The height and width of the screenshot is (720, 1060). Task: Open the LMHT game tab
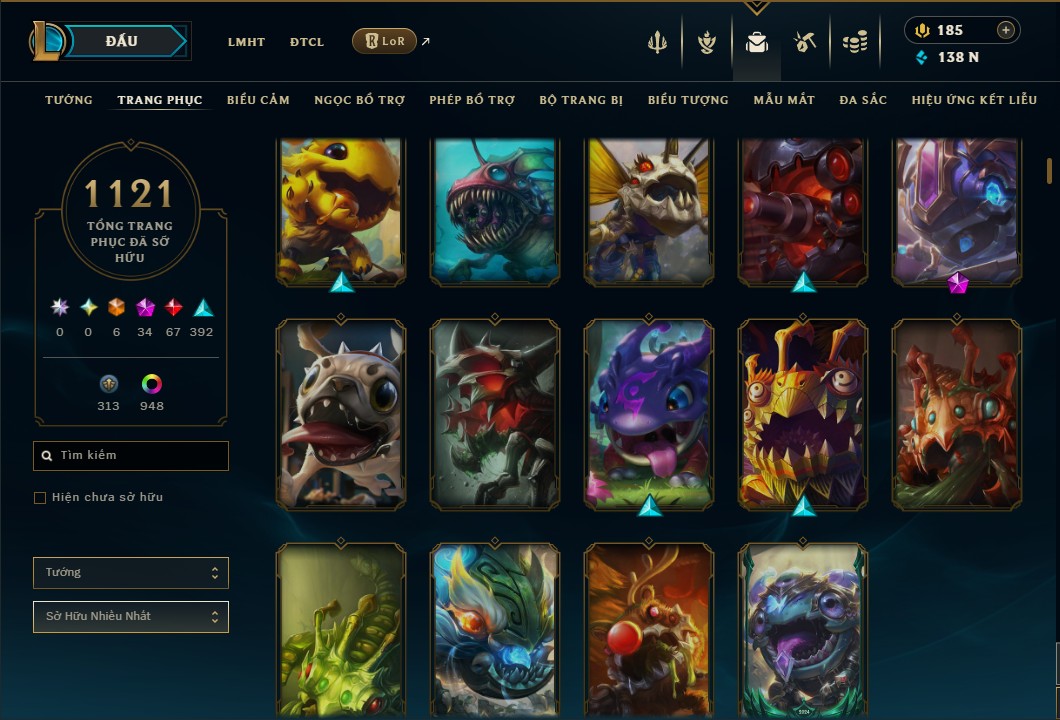click(x=246, y=42)
